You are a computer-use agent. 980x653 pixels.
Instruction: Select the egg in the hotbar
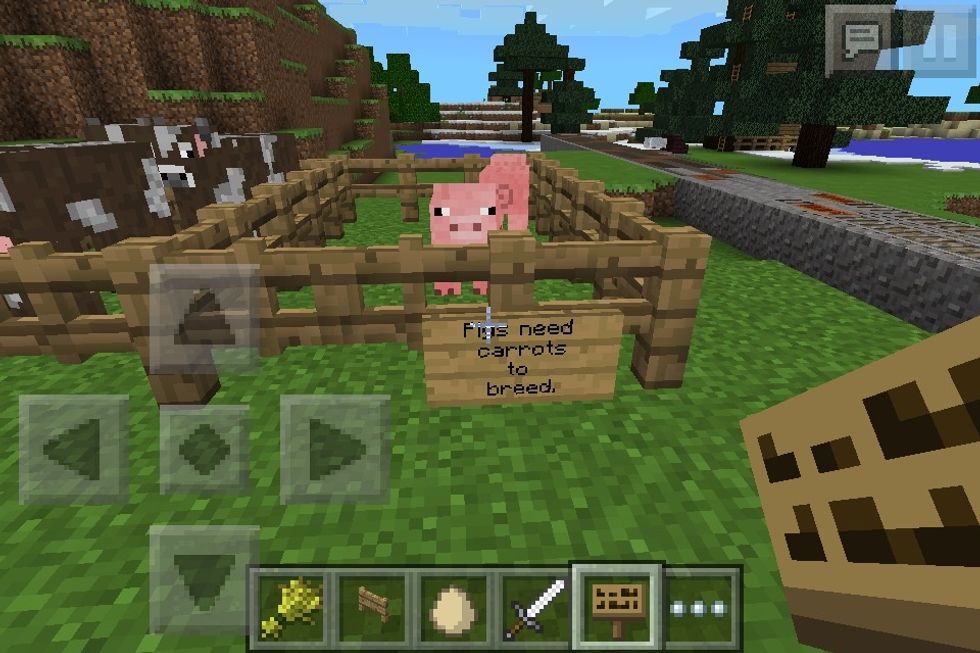pos(454,606)
